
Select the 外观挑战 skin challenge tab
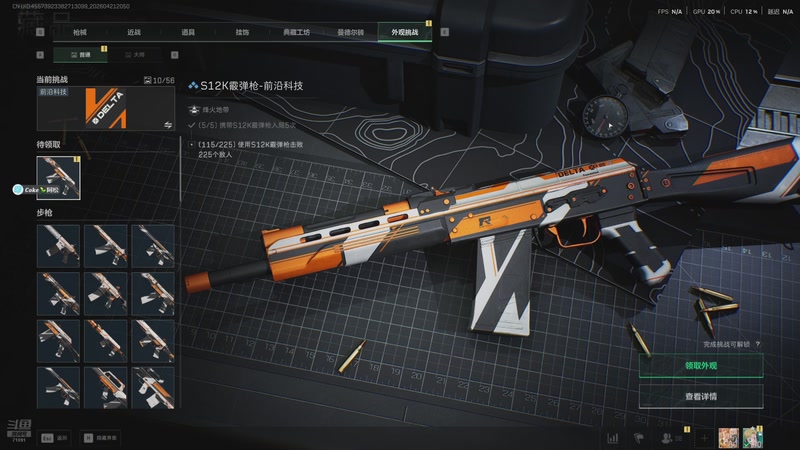pos(405,33)
